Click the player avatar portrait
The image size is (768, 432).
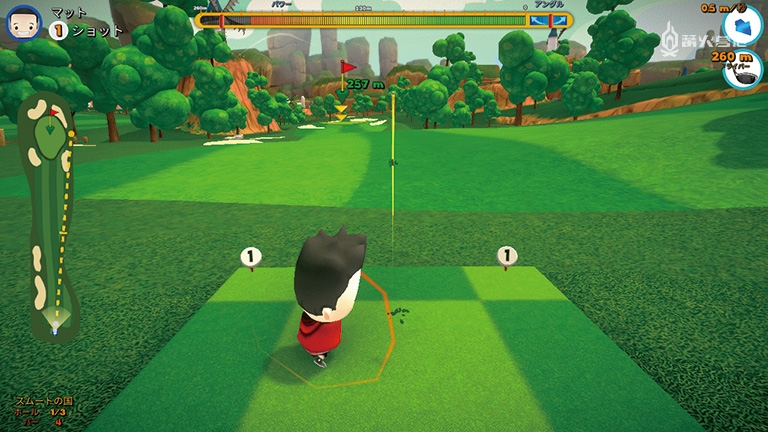point(23,21)
